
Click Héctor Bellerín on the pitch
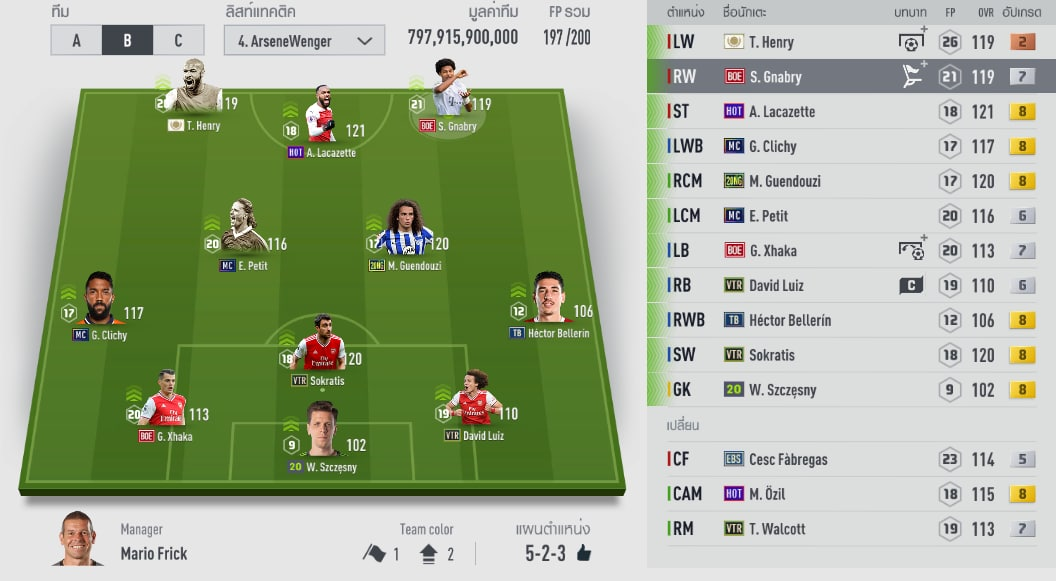(x=548, y=303)
